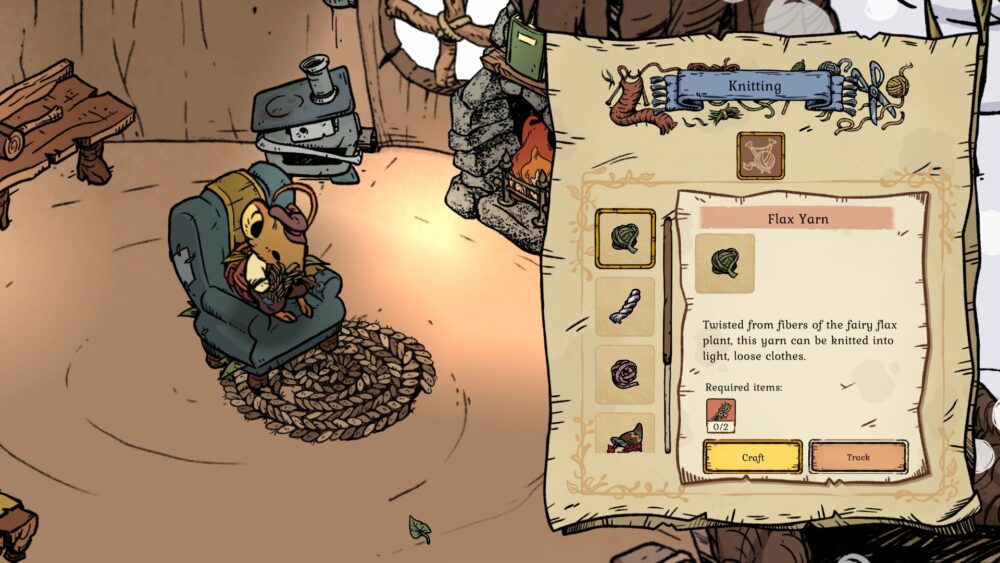Viewport: 1000px width, 563px height.
Task: Open the yarn category tab under Knitting
Action: click(x=760, y=155)
